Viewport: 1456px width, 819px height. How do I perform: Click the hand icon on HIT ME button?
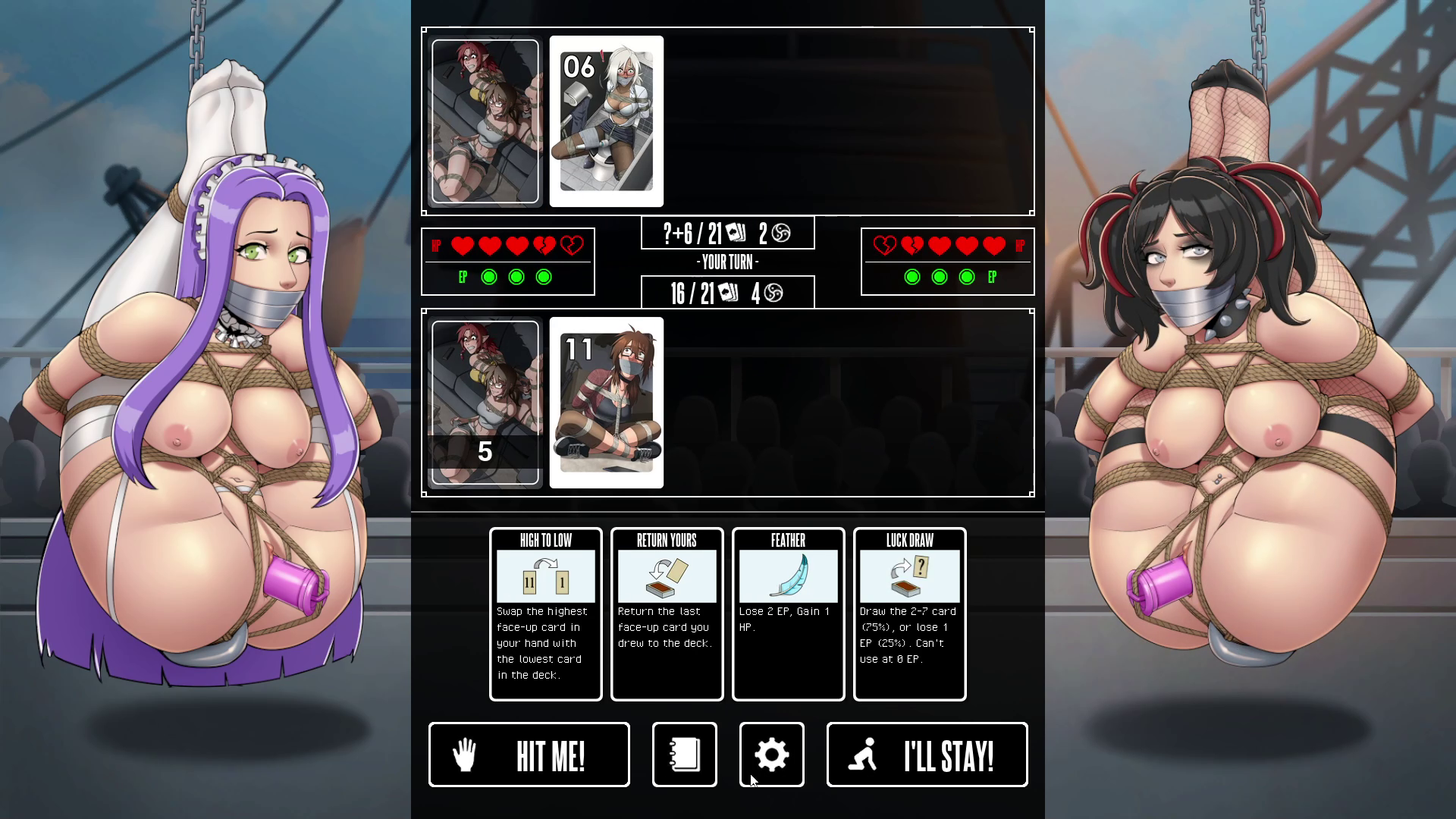click(468, 754)
